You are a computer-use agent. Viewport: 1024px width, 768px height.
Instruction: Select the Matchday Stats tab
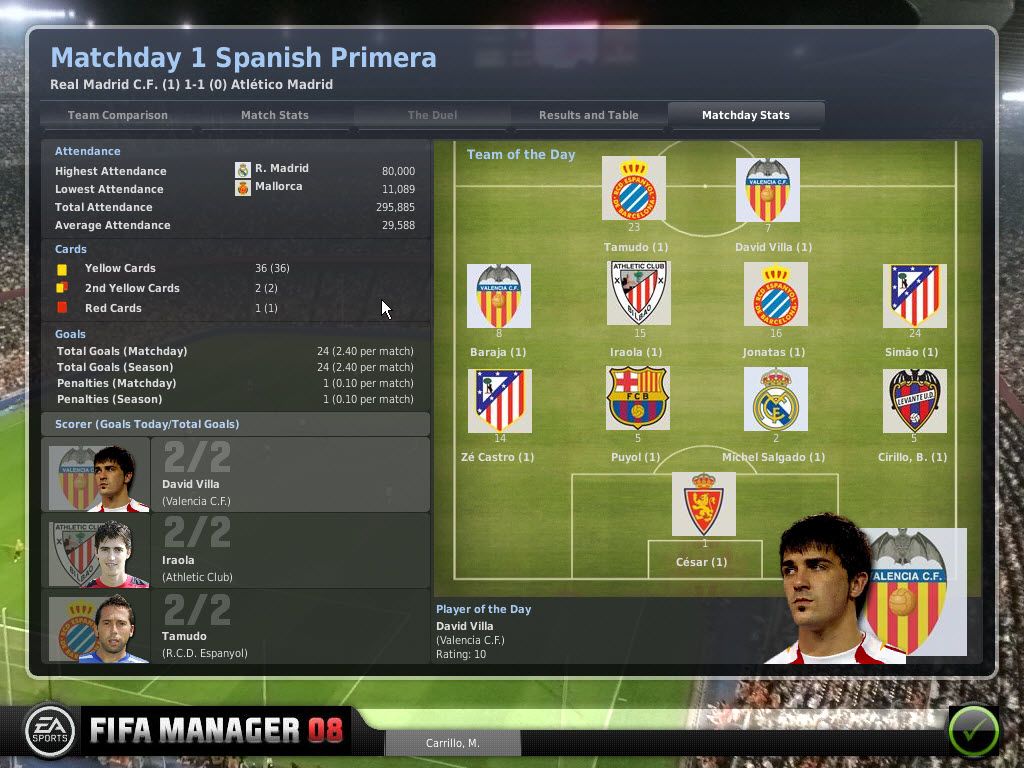(x=745, y=115)
